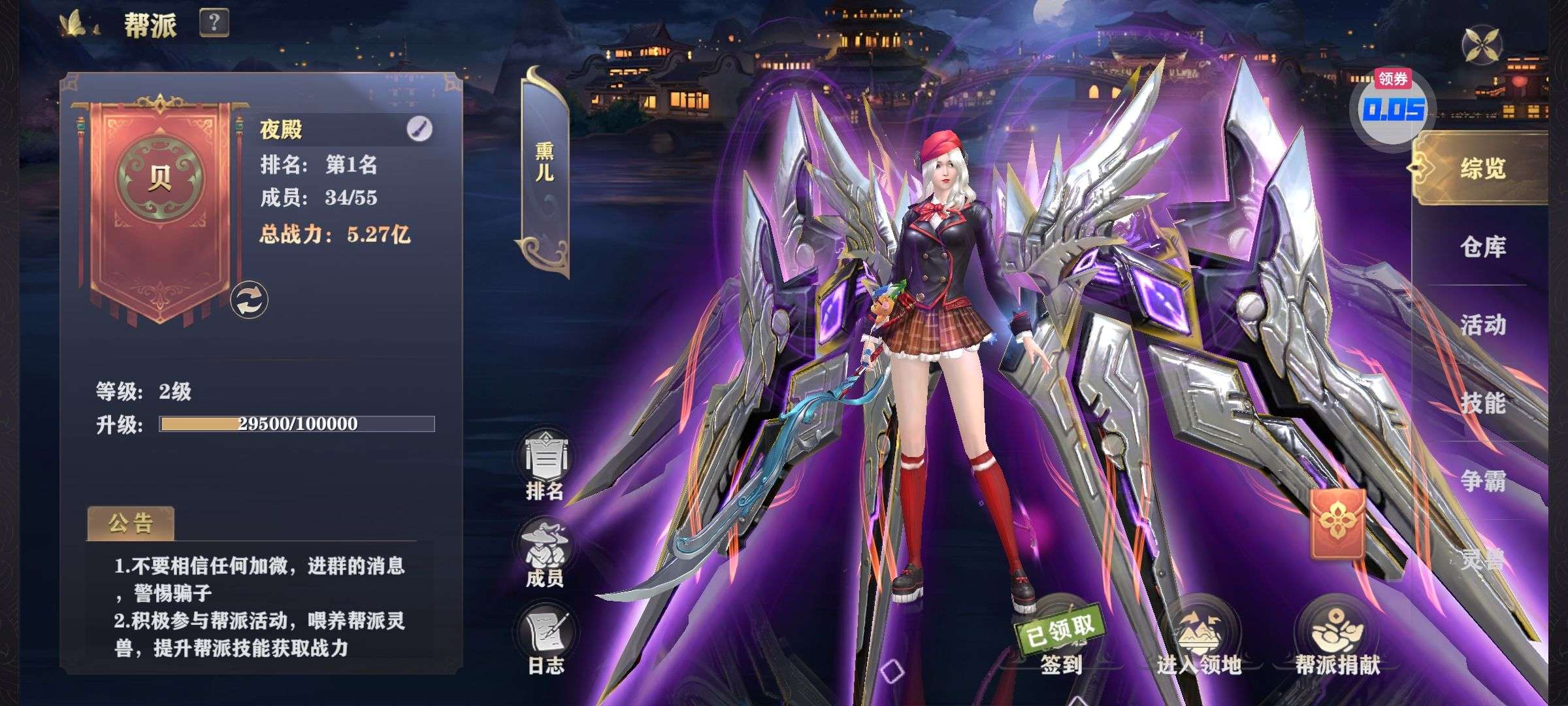Tap the 签到 daily check-in

(x=1060, y=641)
